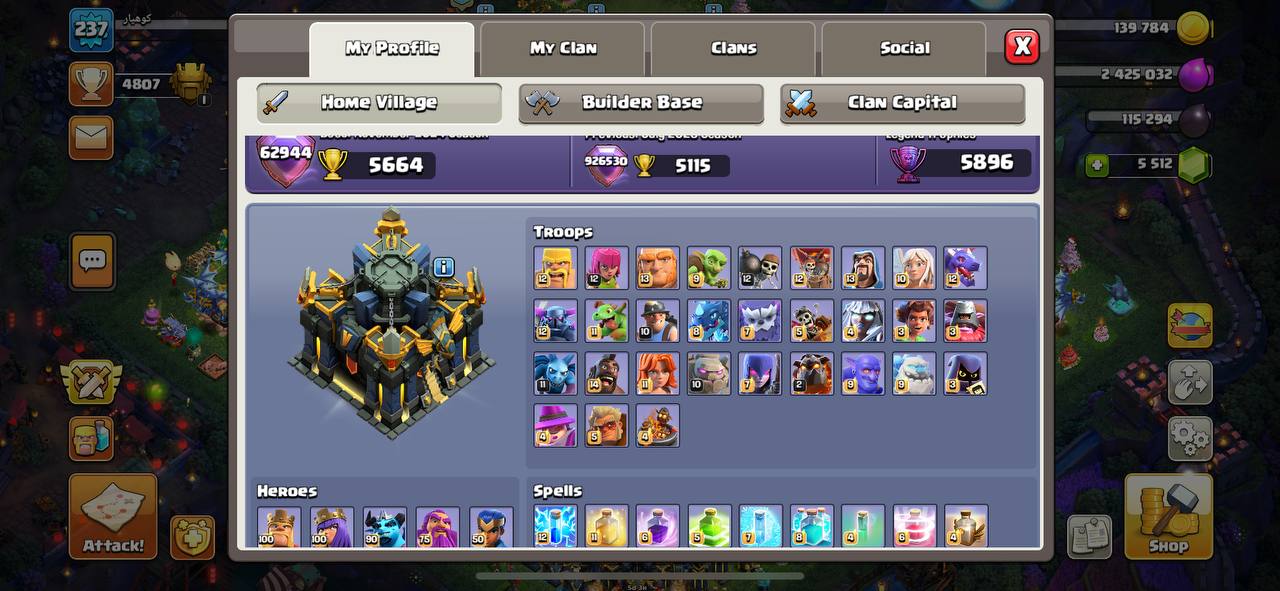Choose the Goblin troop icon
This screenshot has width=1280, height=591.
click(x=709, y=268)
